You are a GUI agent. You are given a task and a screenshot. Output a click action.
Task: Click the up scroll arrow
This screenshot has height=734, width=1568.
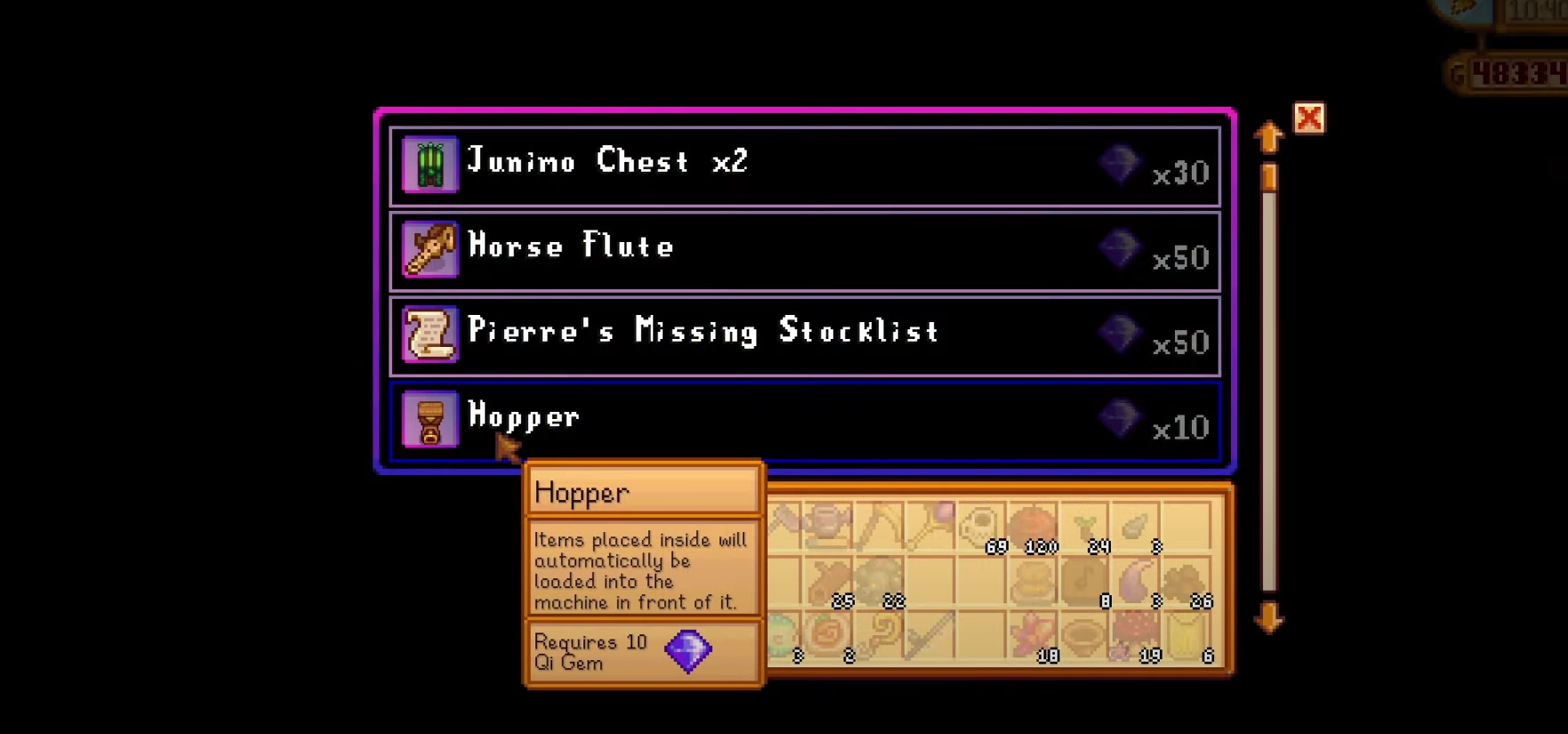[1268, 138]
